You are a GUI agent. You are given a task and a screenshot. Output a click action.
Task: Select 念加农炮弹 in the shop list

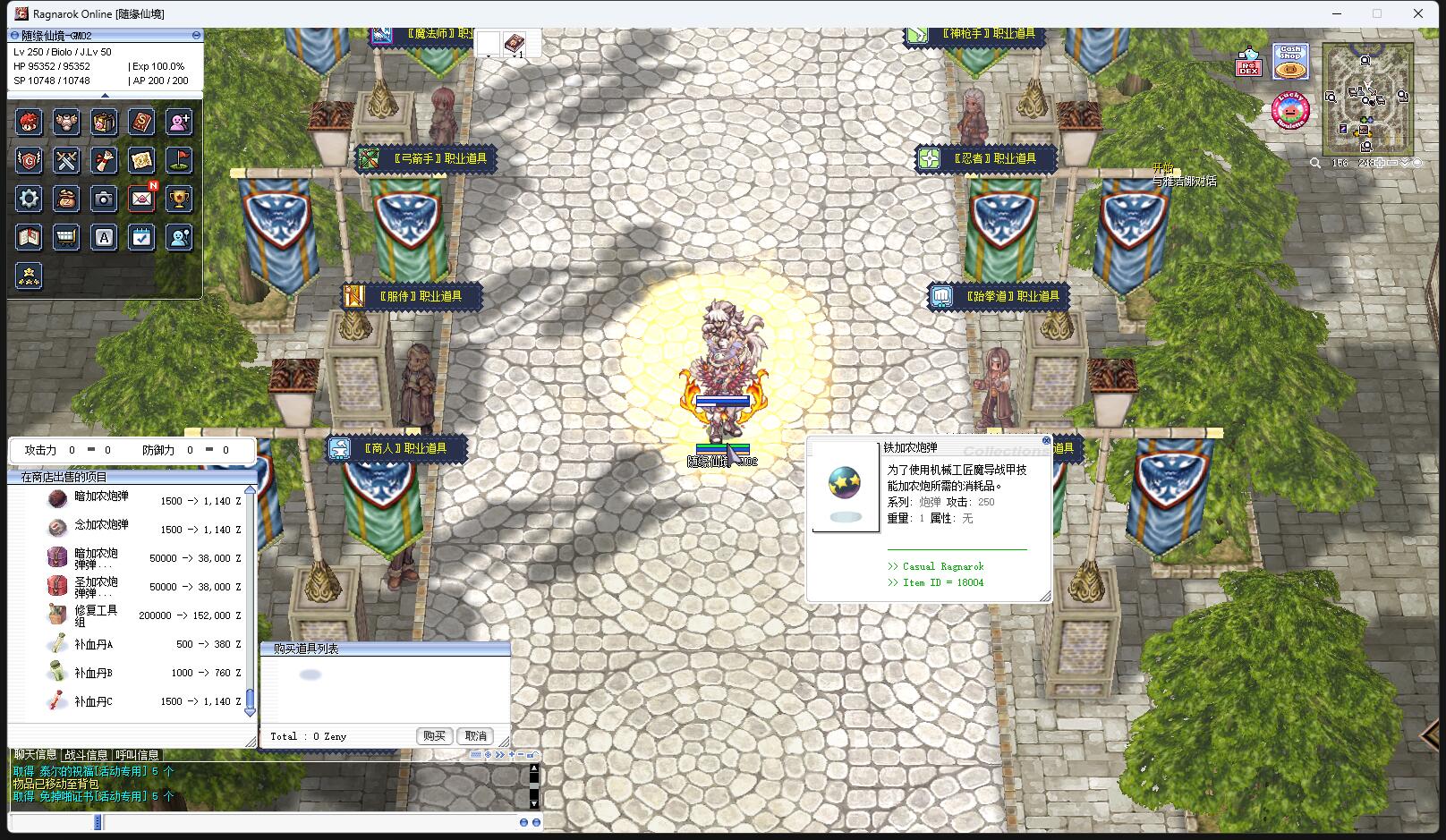pos(101,526)
